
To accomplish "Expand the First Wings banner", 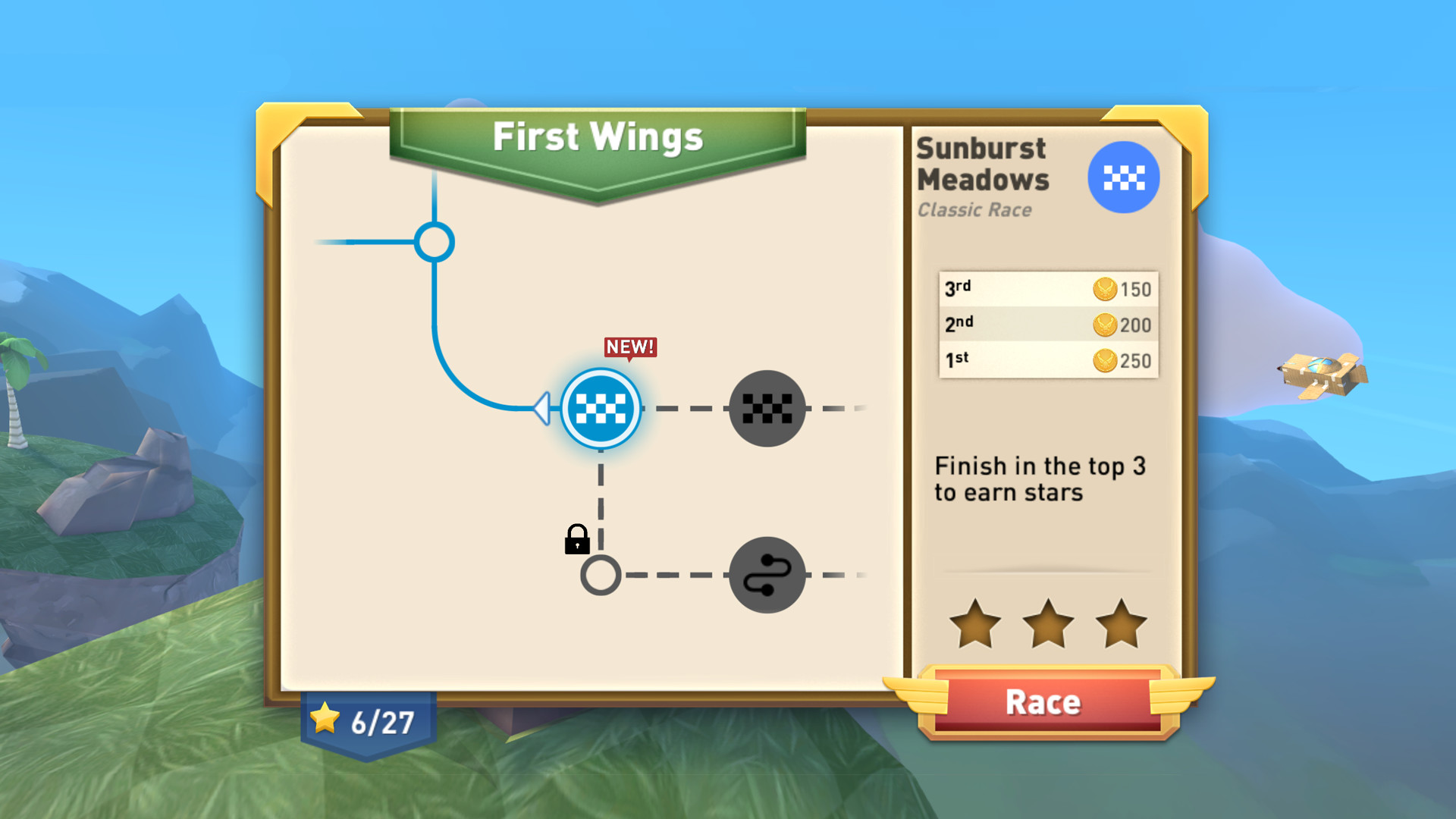I will click(x=598, y=138).
